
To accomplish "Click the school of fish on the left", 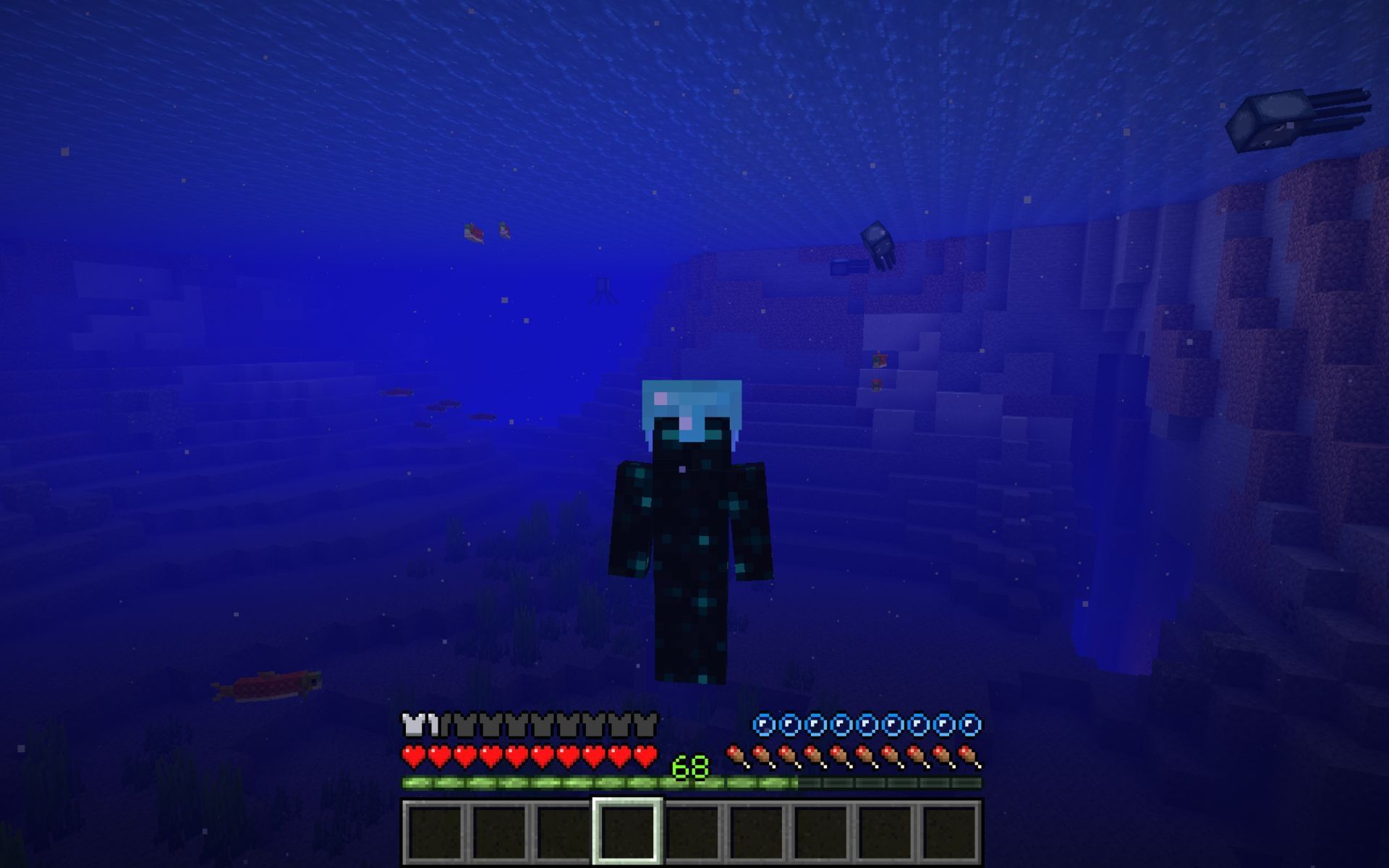I will [x=427, y=405].
